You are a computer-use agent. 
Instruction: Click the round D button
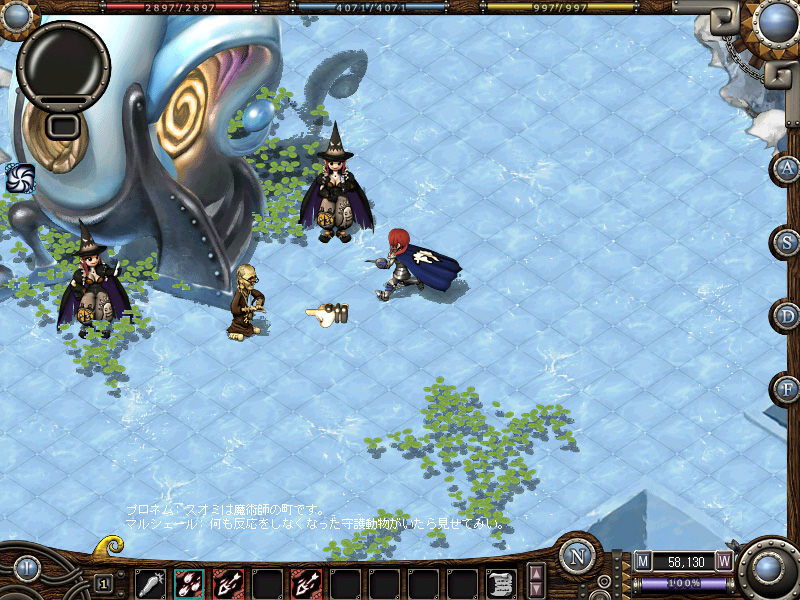787,316
